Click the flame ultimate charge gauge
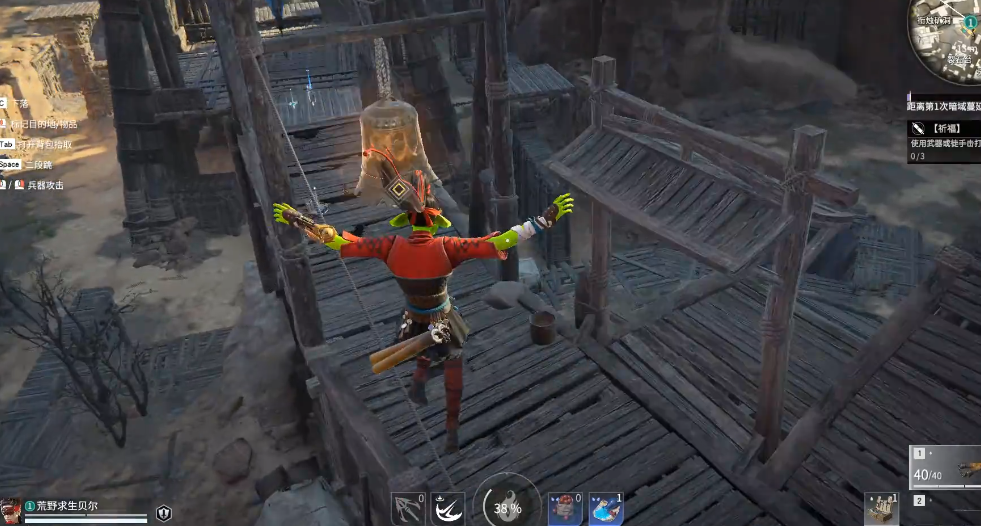Image resolution: width=981 pixels, height=526 pixels. coord(507,505)
